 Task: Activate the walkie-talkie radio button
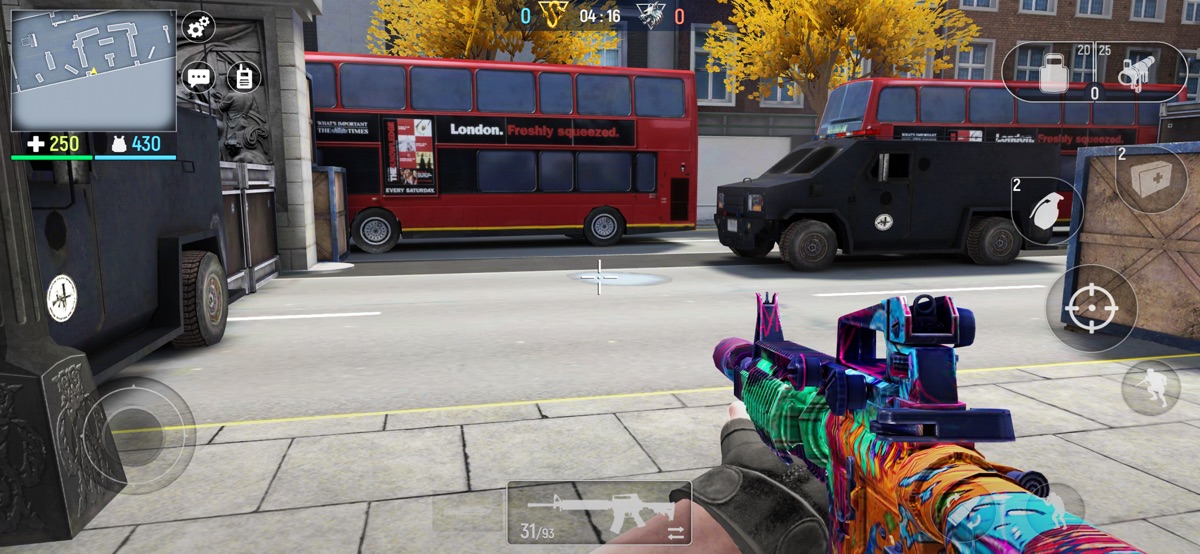[x=243, y=77]
